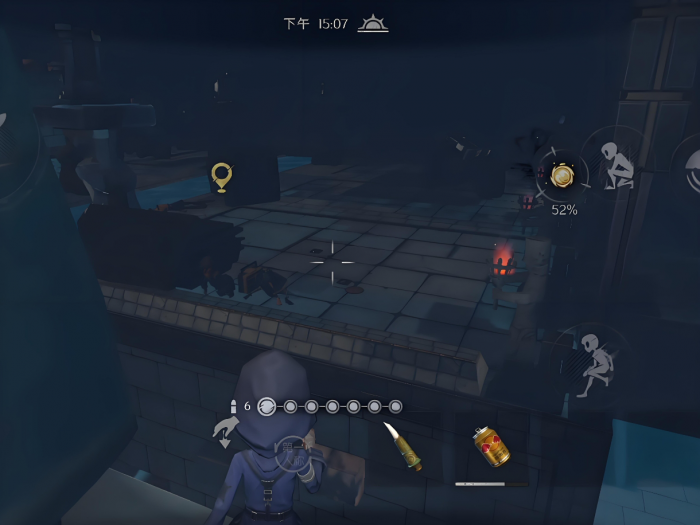Select the yellow location pin marker
This screenshot has height=525, width=700.
point(222,177)
